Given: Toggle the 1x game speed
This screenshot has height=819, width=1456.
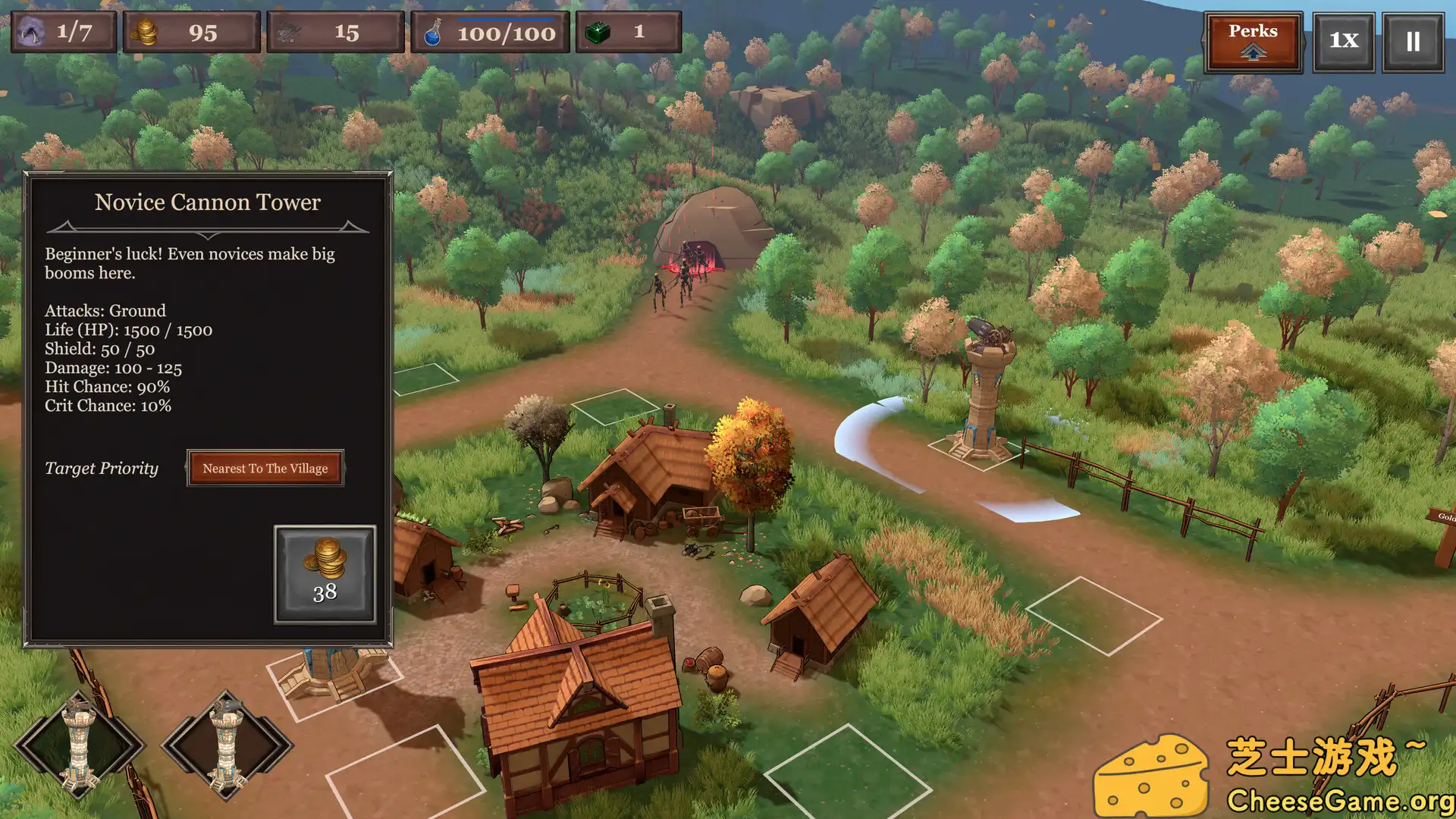Looking at the screenshot, I should [x=1343, y=41].
